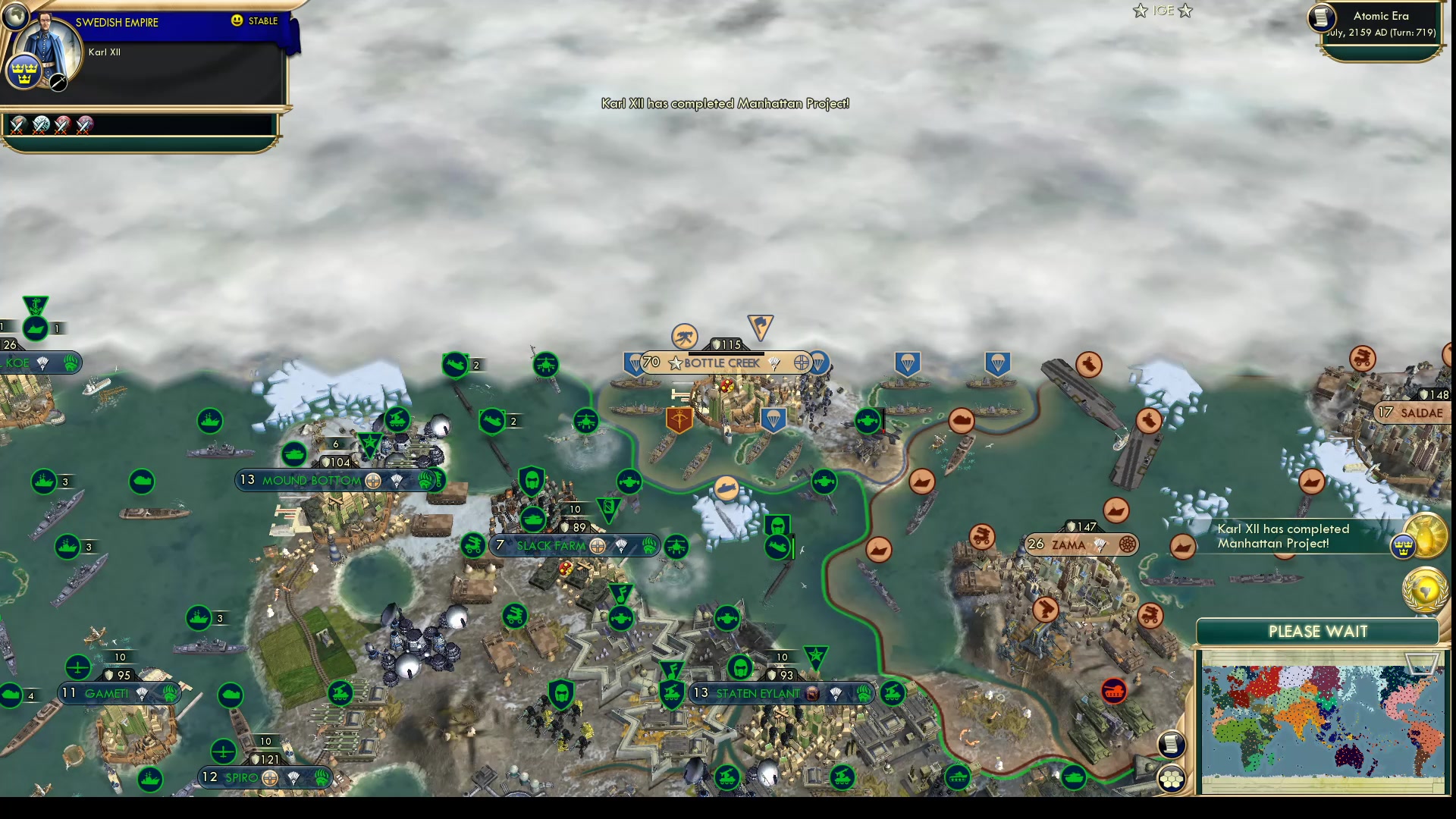
Task: Open the notification log scroll icon
Action: [1170, 744]
